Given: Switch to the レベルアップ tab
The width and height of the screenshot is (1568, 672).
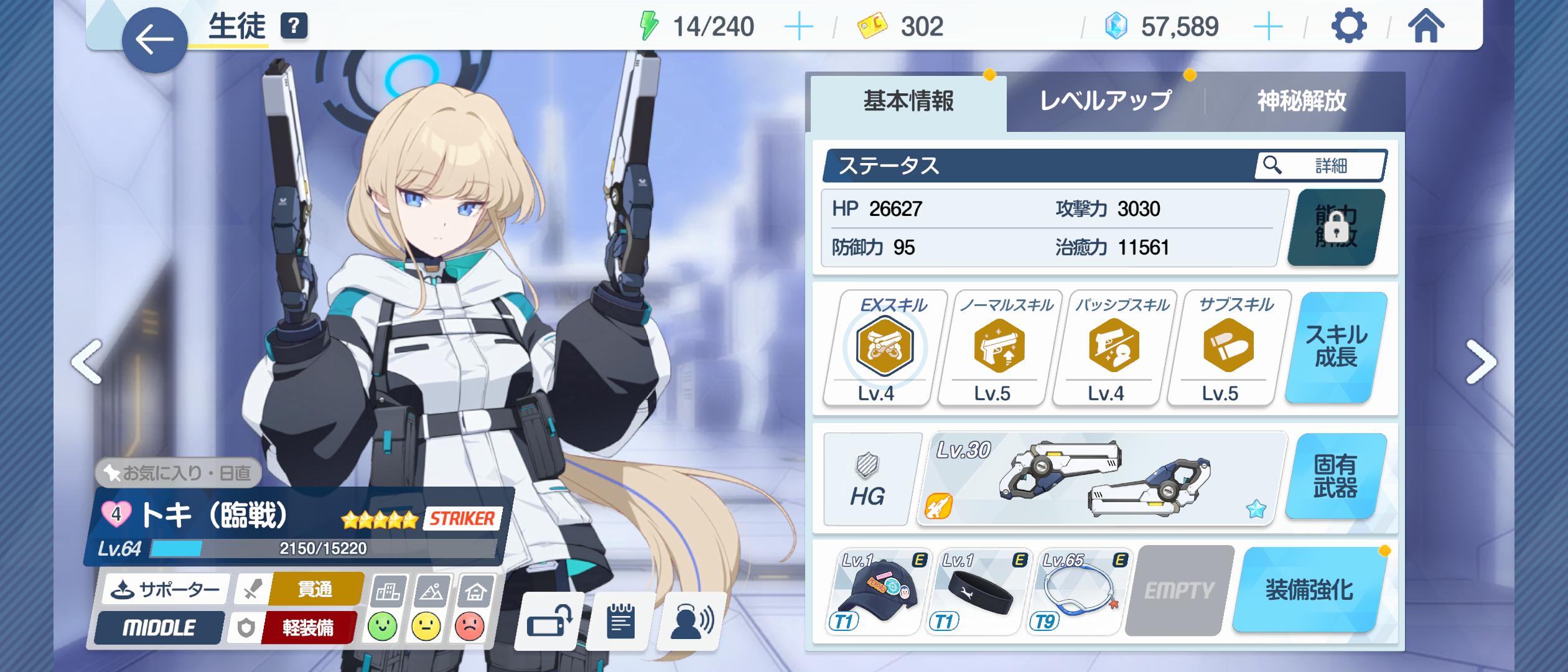Looking at the screenshot, I should [1105, 101].
